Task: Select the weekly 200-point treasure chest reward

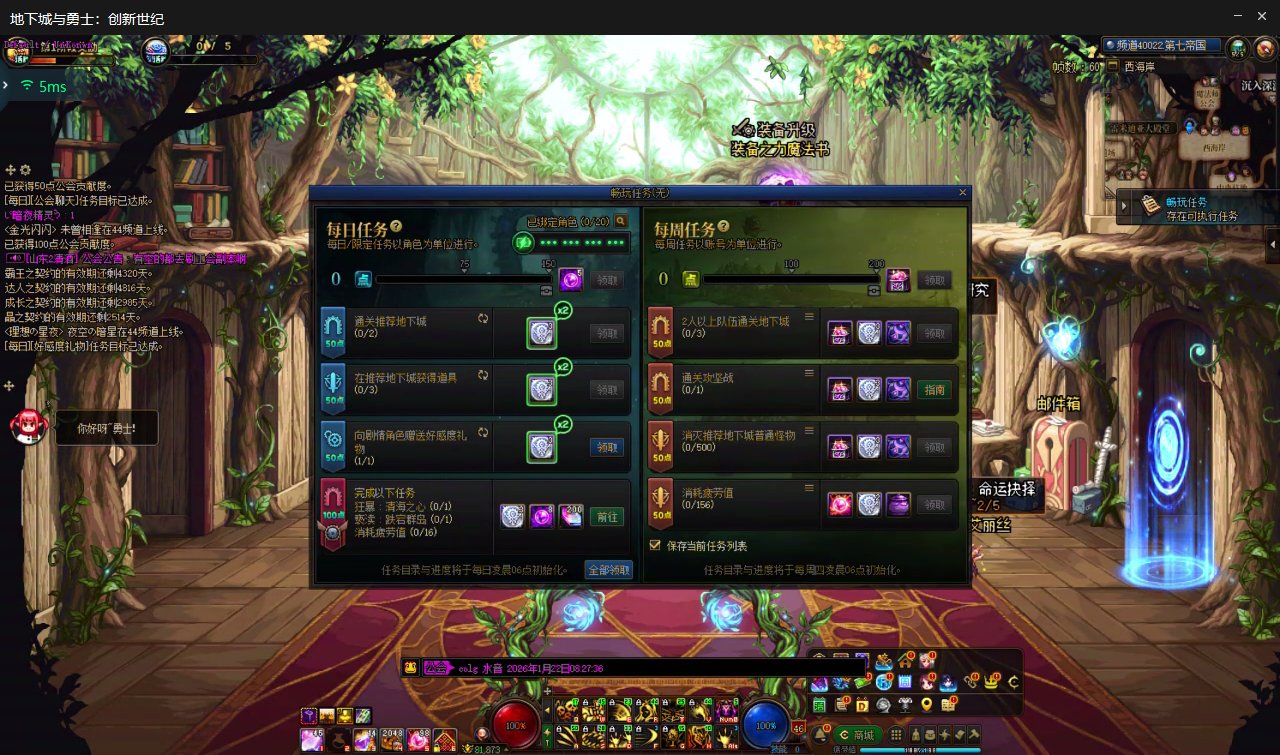Action: [x=897, y=280]
